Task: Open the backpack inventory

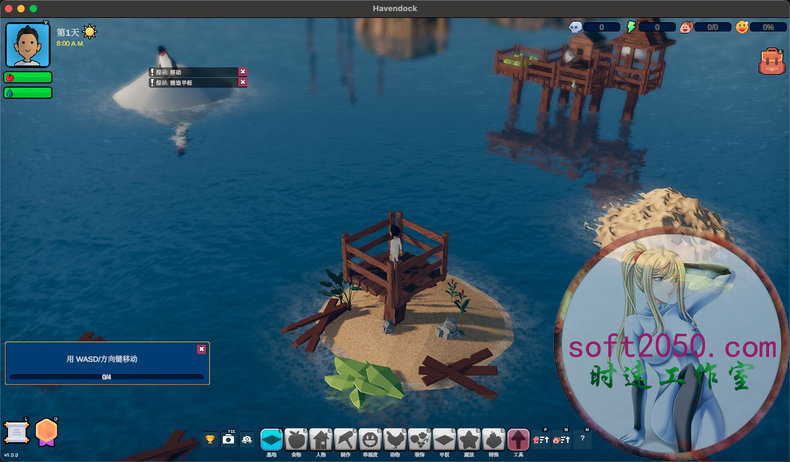Action: coord(771,61)
